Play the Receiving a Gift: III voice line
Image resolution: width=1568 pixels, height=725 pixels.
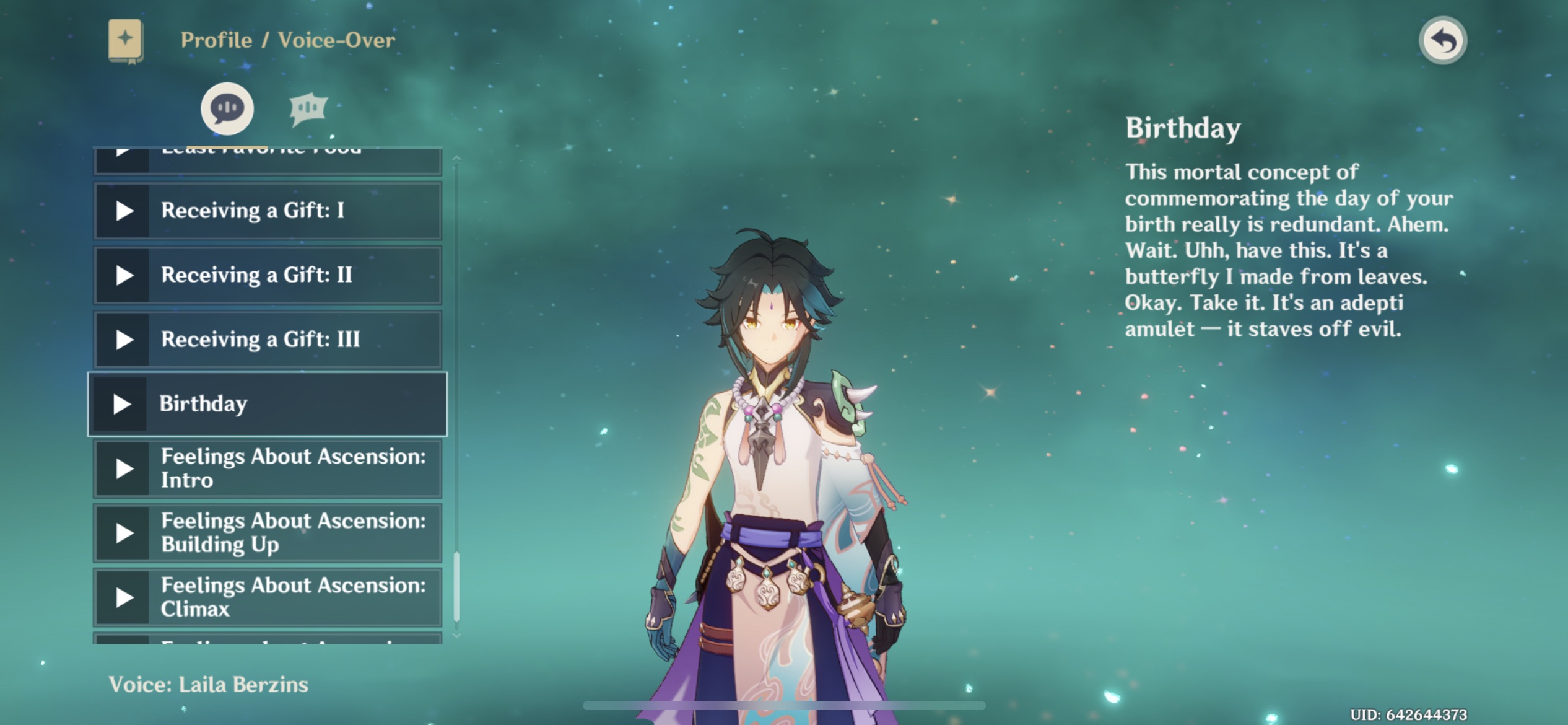point(124,340)
